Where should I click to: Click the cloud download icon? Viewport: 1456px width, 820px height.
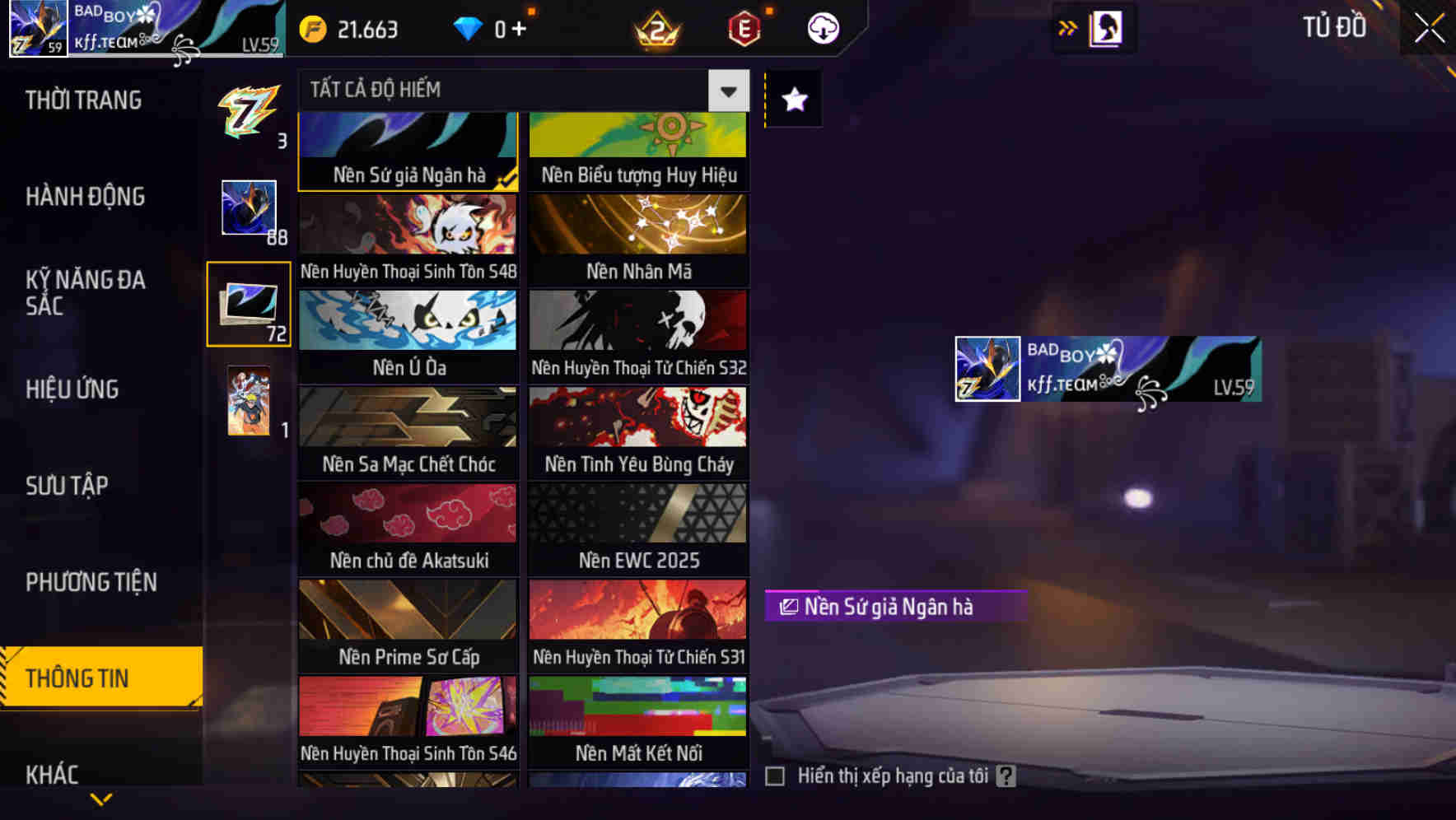pyautogui.click(x=821, y=27)
